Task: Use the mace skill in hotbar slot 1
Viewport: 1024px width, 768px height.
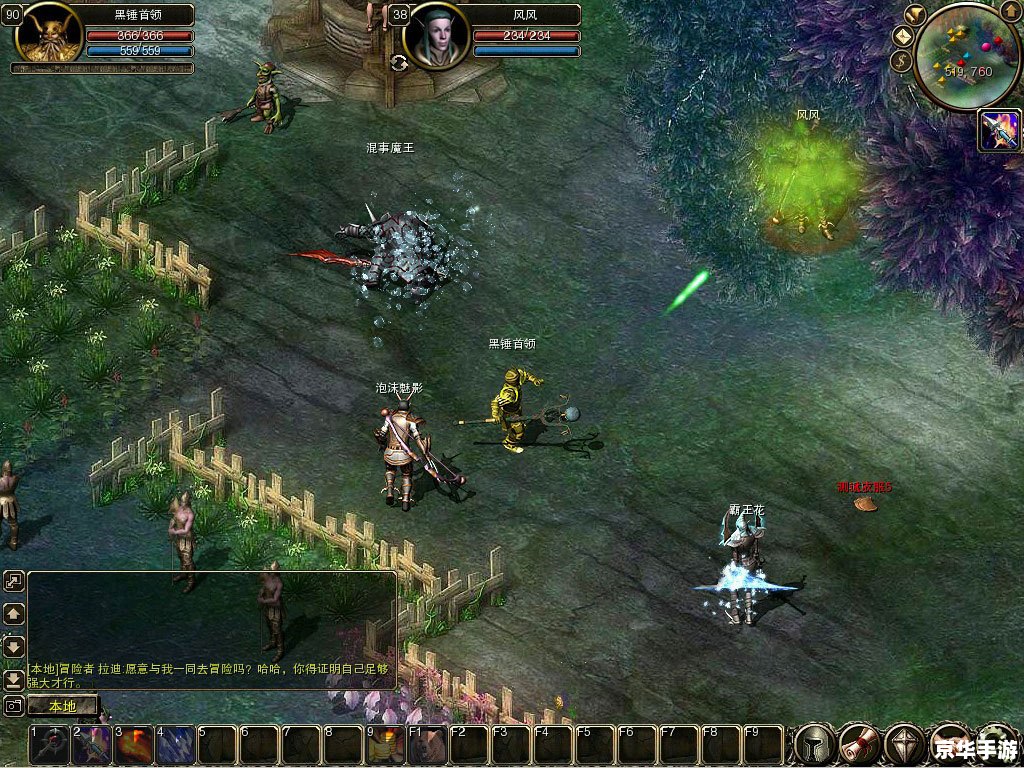Action: (x=50, y=745)
